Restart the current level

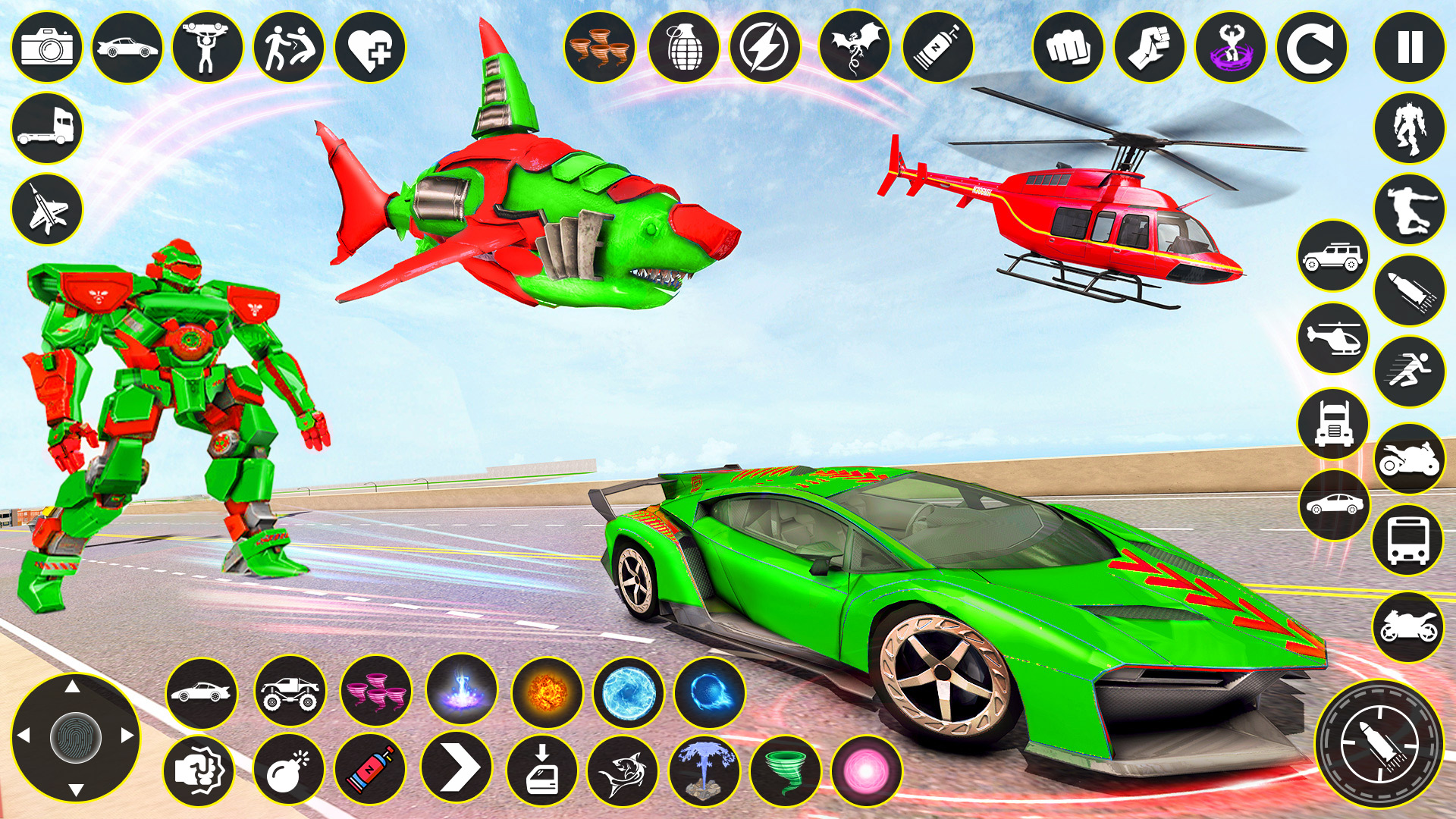1313,48
